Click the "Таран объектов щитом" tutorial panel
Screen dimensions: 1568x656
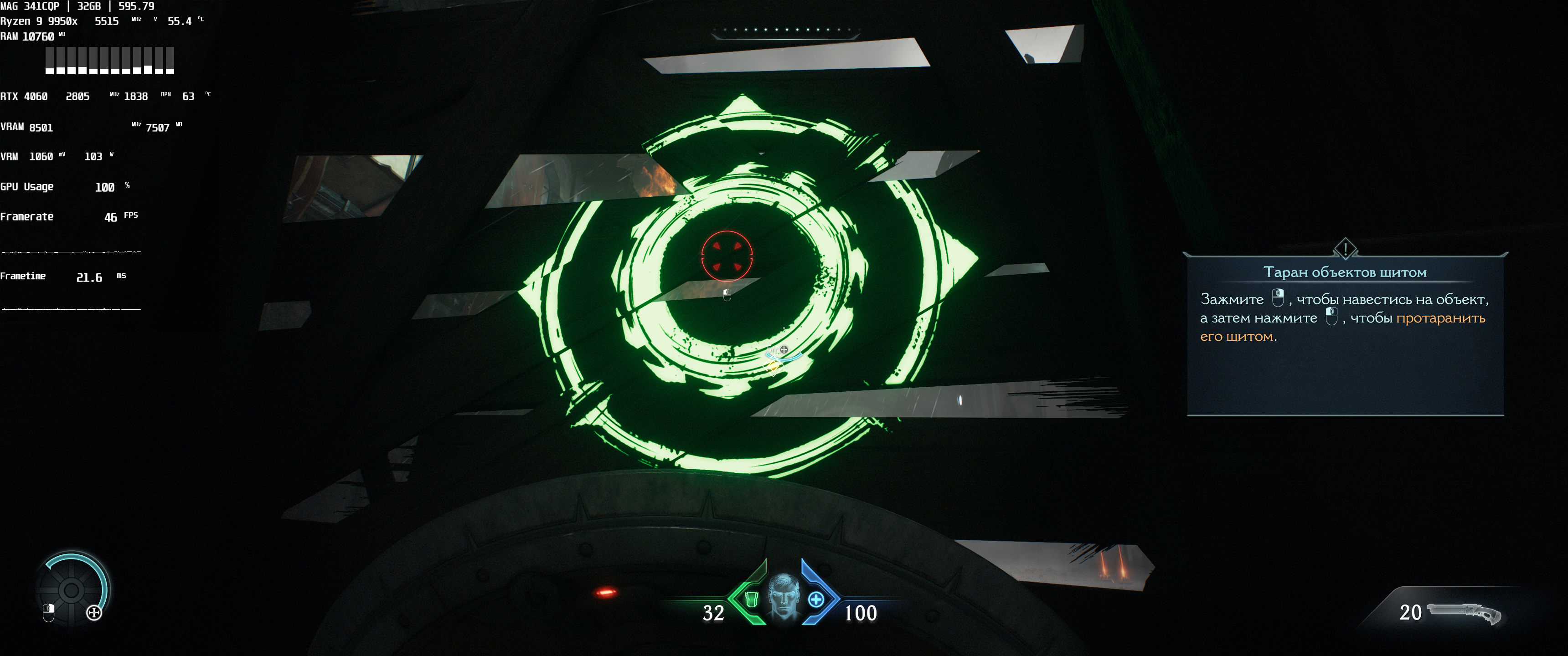1345,335
